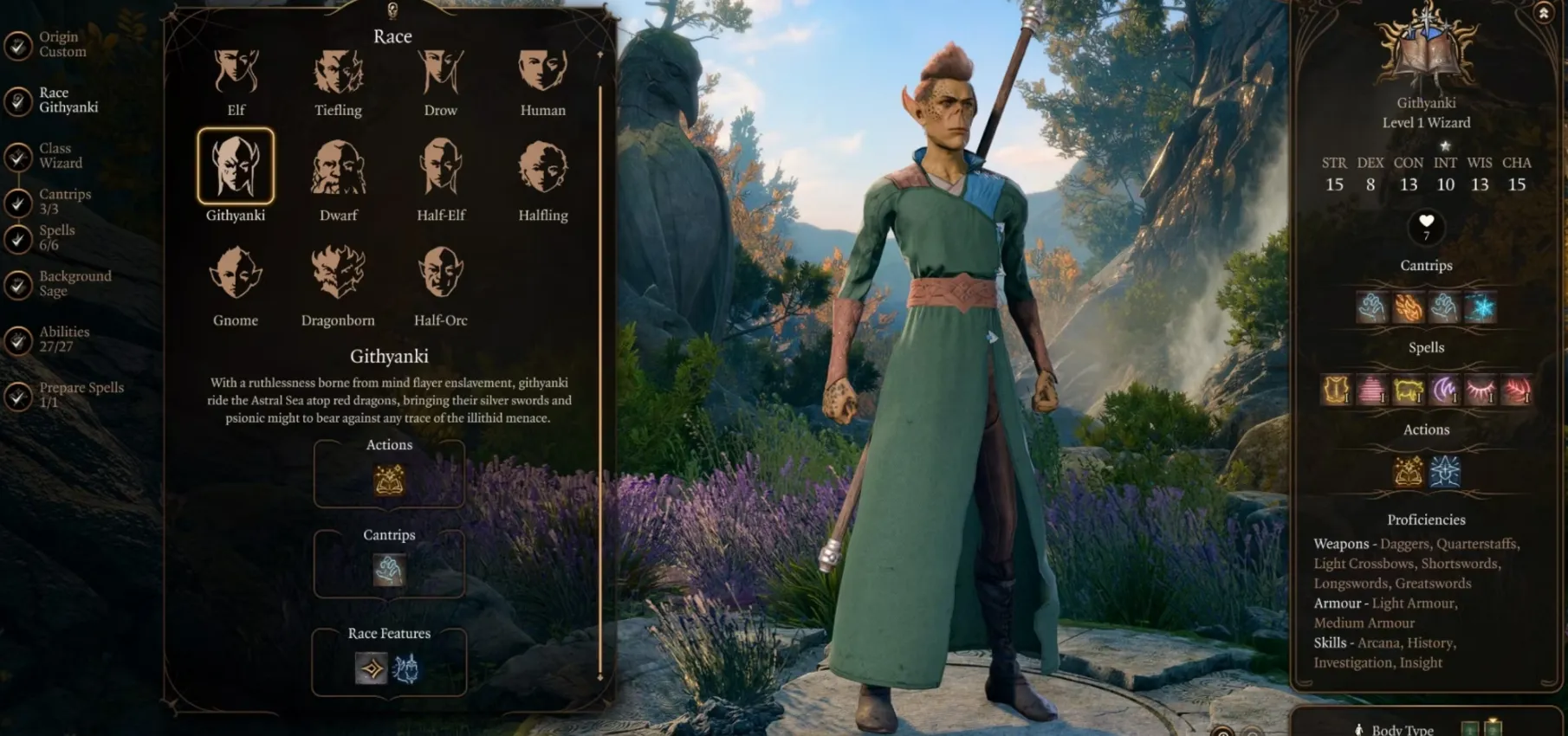
Task: Open the Background Sage step
Action: 75,283
